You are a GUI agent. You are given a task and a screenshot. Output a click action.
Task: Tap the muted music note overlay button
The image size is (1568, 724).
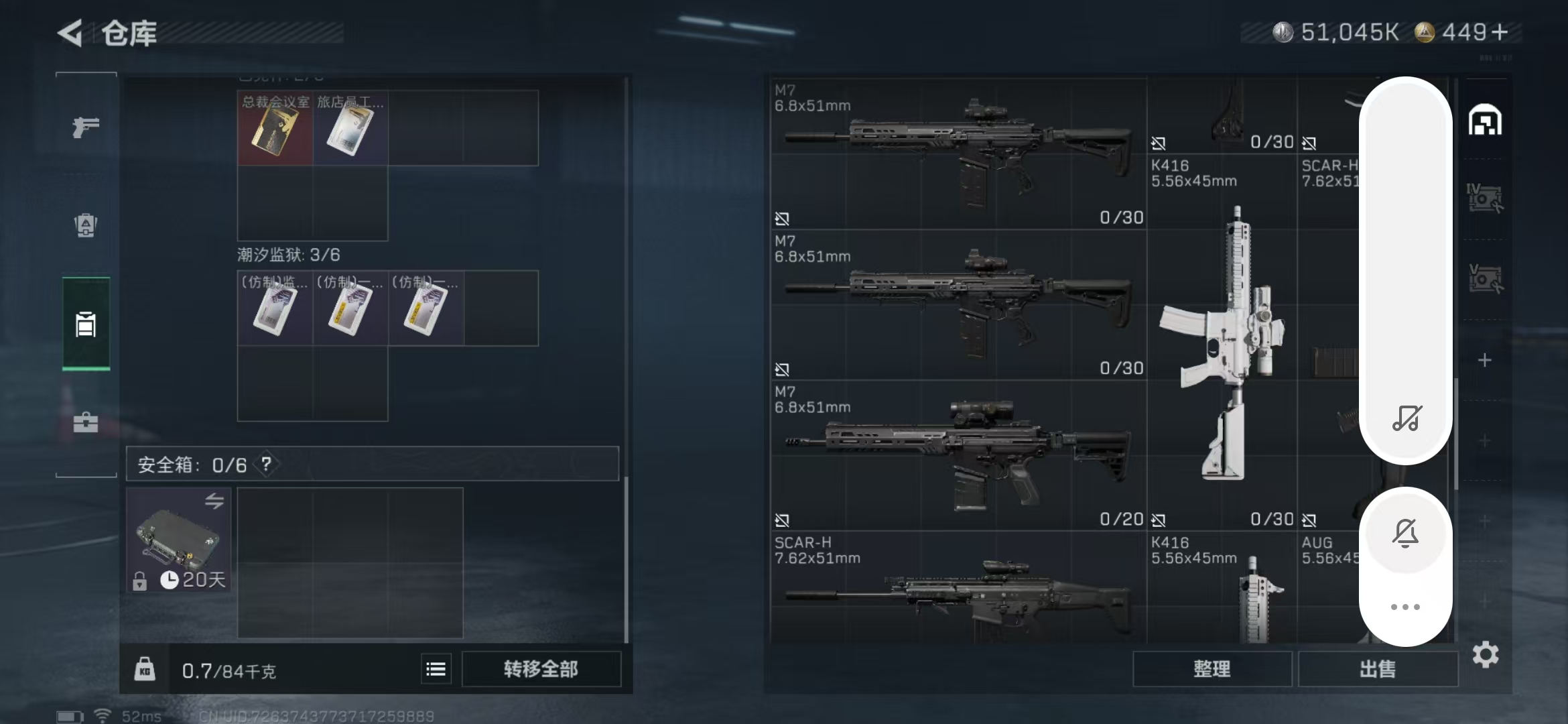point(1406,418)
